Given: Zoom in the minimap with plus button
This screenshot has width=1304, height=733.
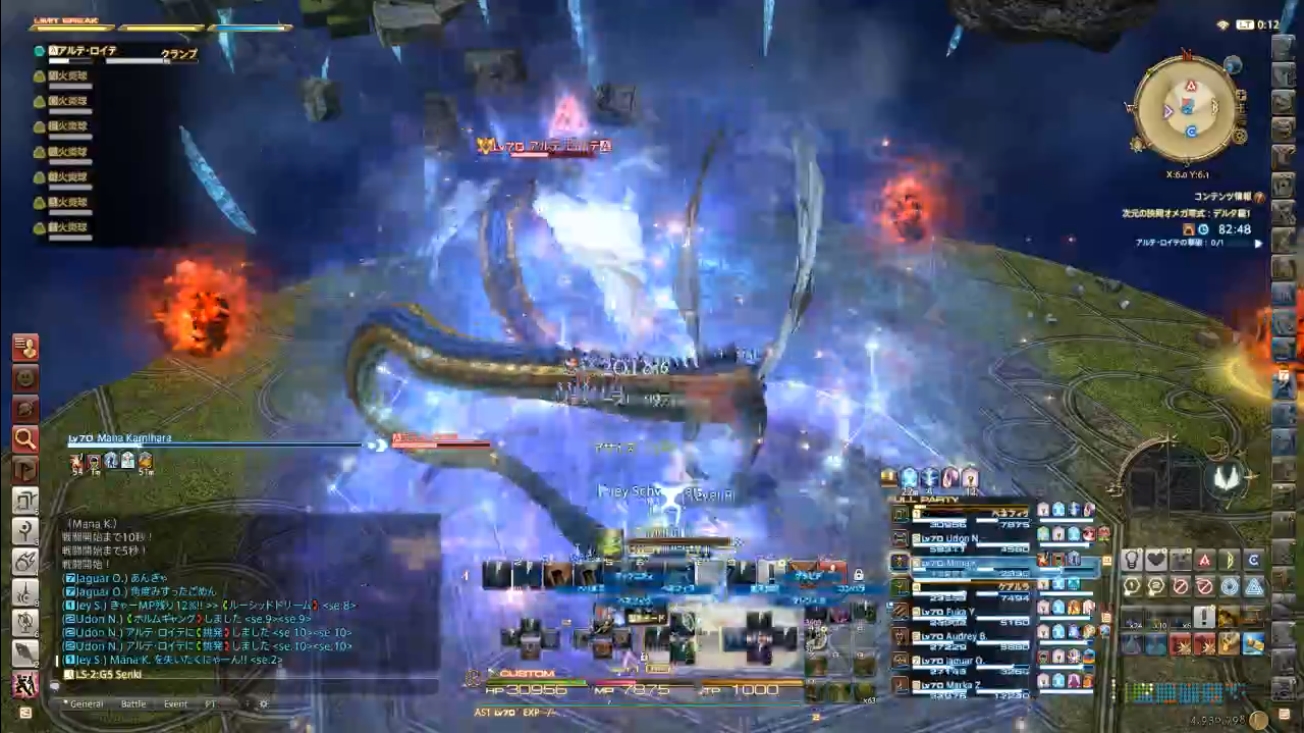Looking at the screenshot, I should (1241, 96).
